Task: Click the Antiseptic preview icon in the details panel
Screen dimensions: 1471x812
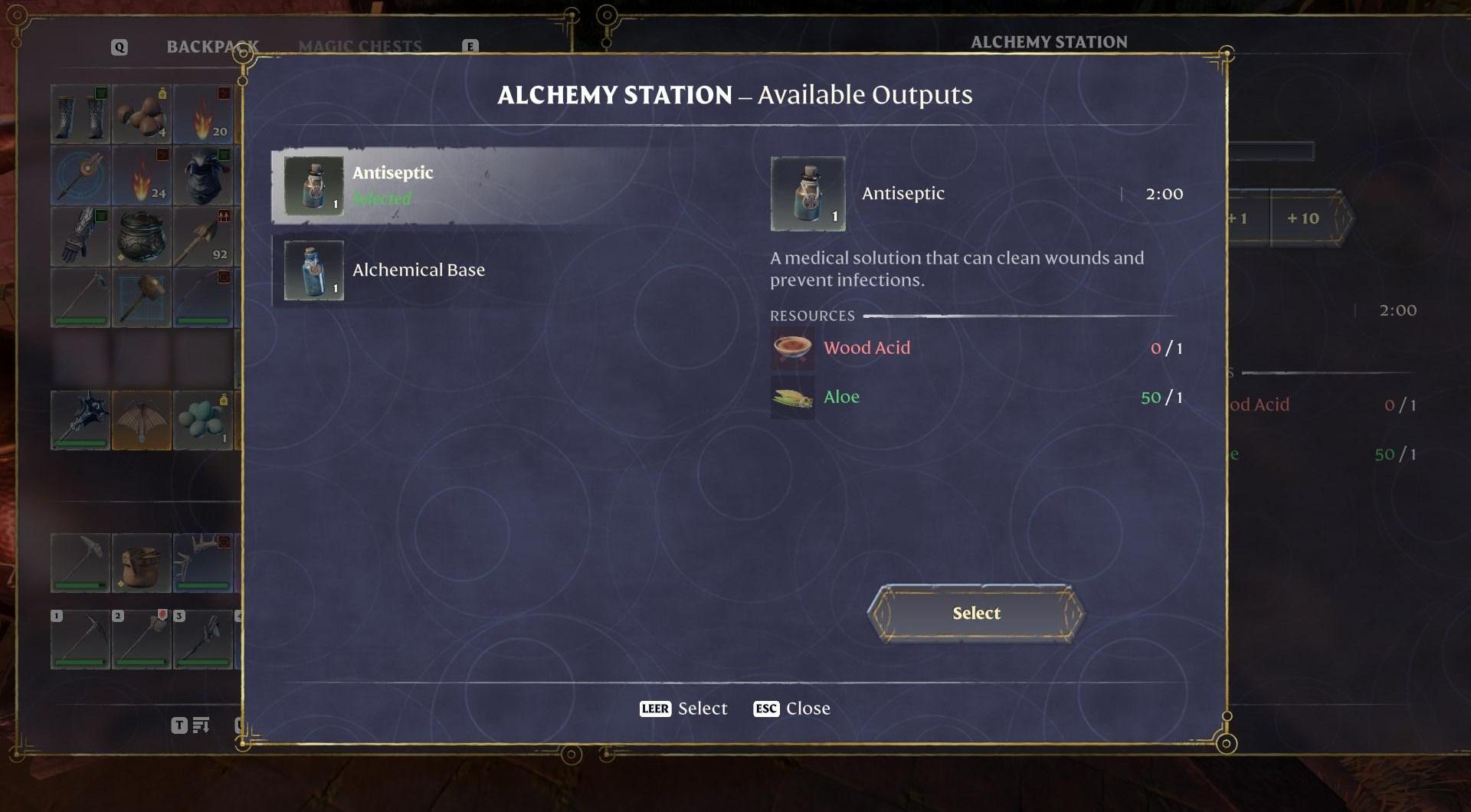Action: click(x=808, y=194)
